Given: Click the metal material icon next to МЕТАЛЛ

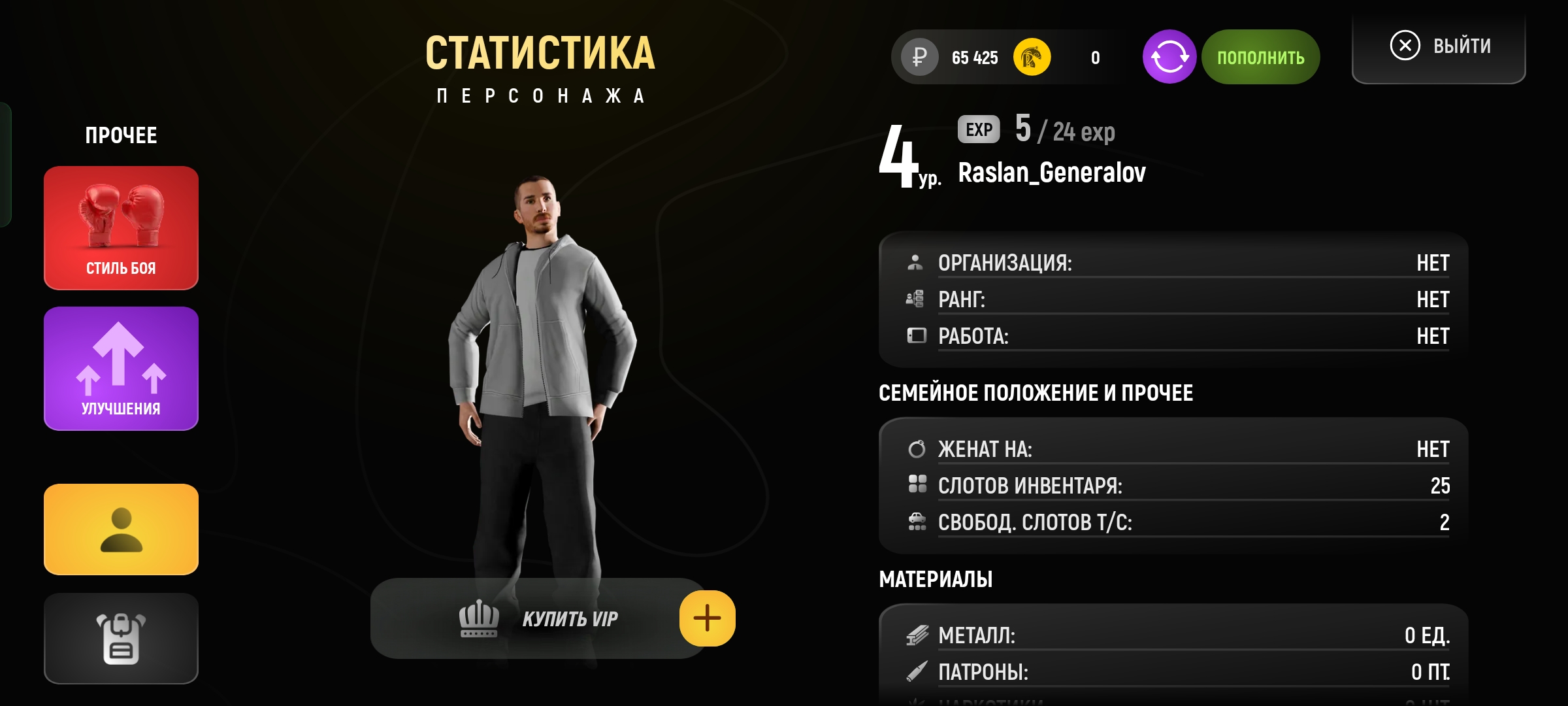Looking at the screenshot, I should [x=919, y=634].
